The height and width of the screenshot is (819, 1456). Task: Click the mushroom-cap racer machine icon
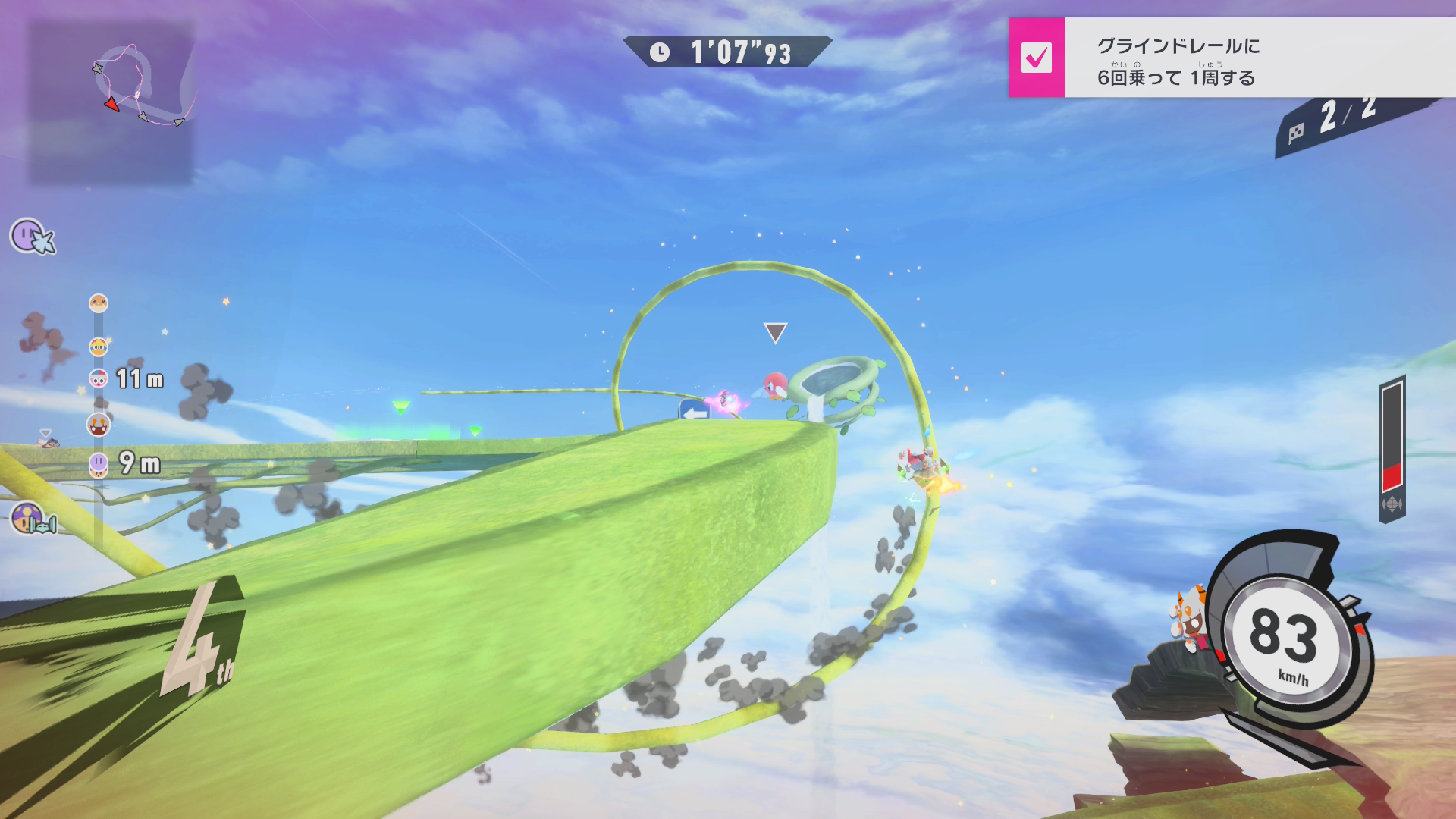32,519
